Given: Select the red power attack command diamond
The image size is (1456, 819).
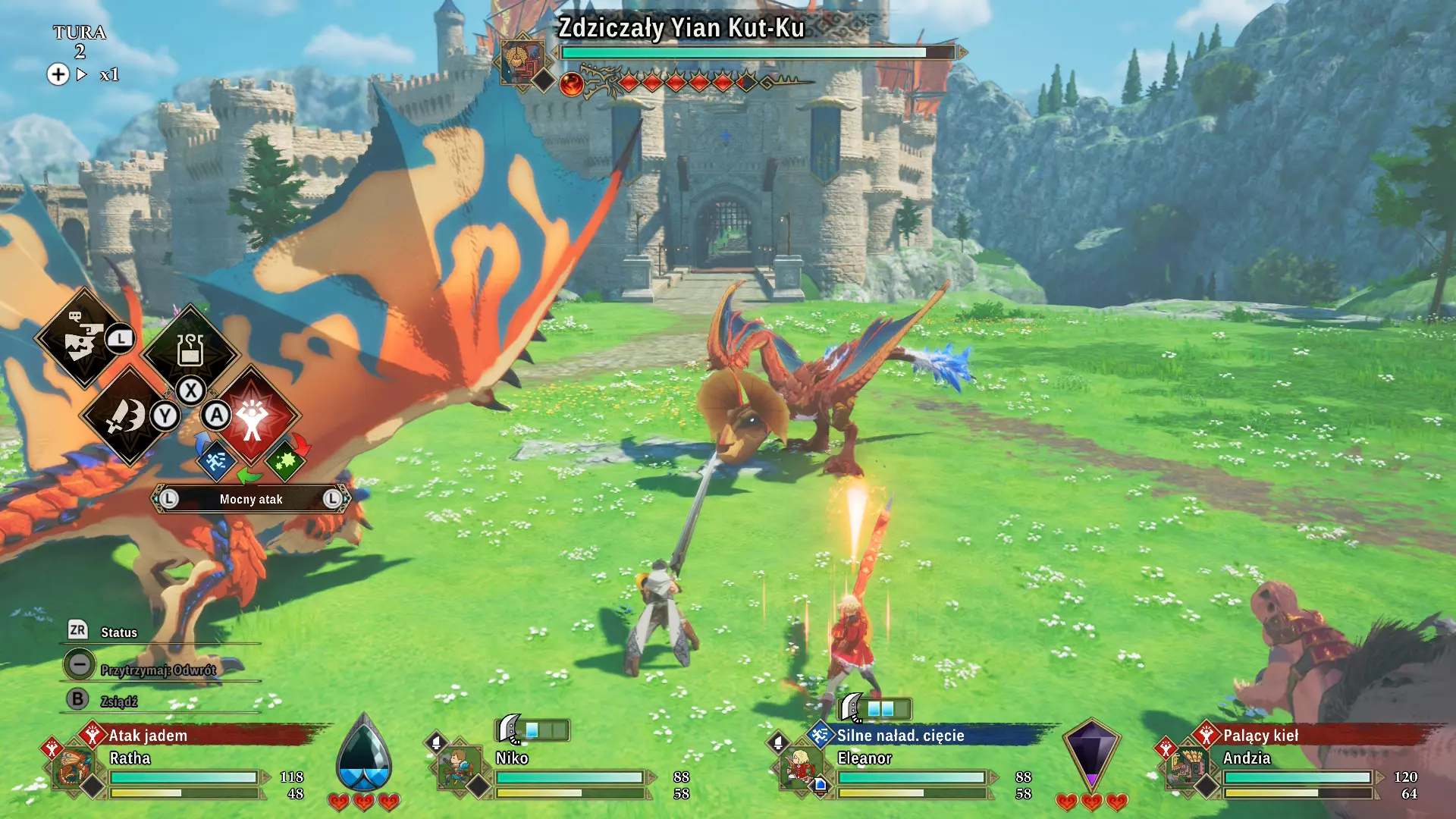Looking at the screenshot, I should coord(253,416).
